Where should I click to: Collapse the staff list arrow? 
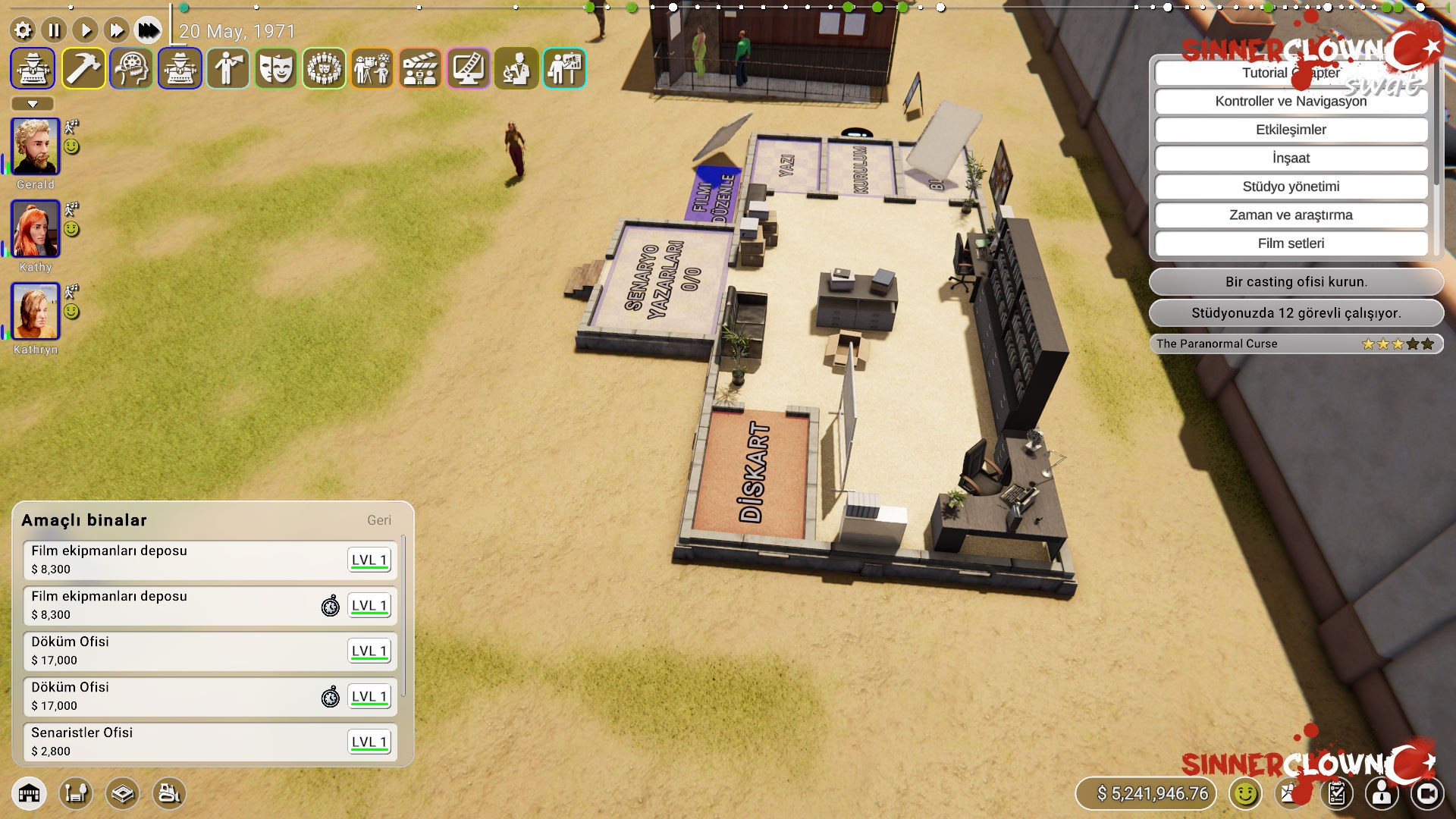tap(33, 104)
